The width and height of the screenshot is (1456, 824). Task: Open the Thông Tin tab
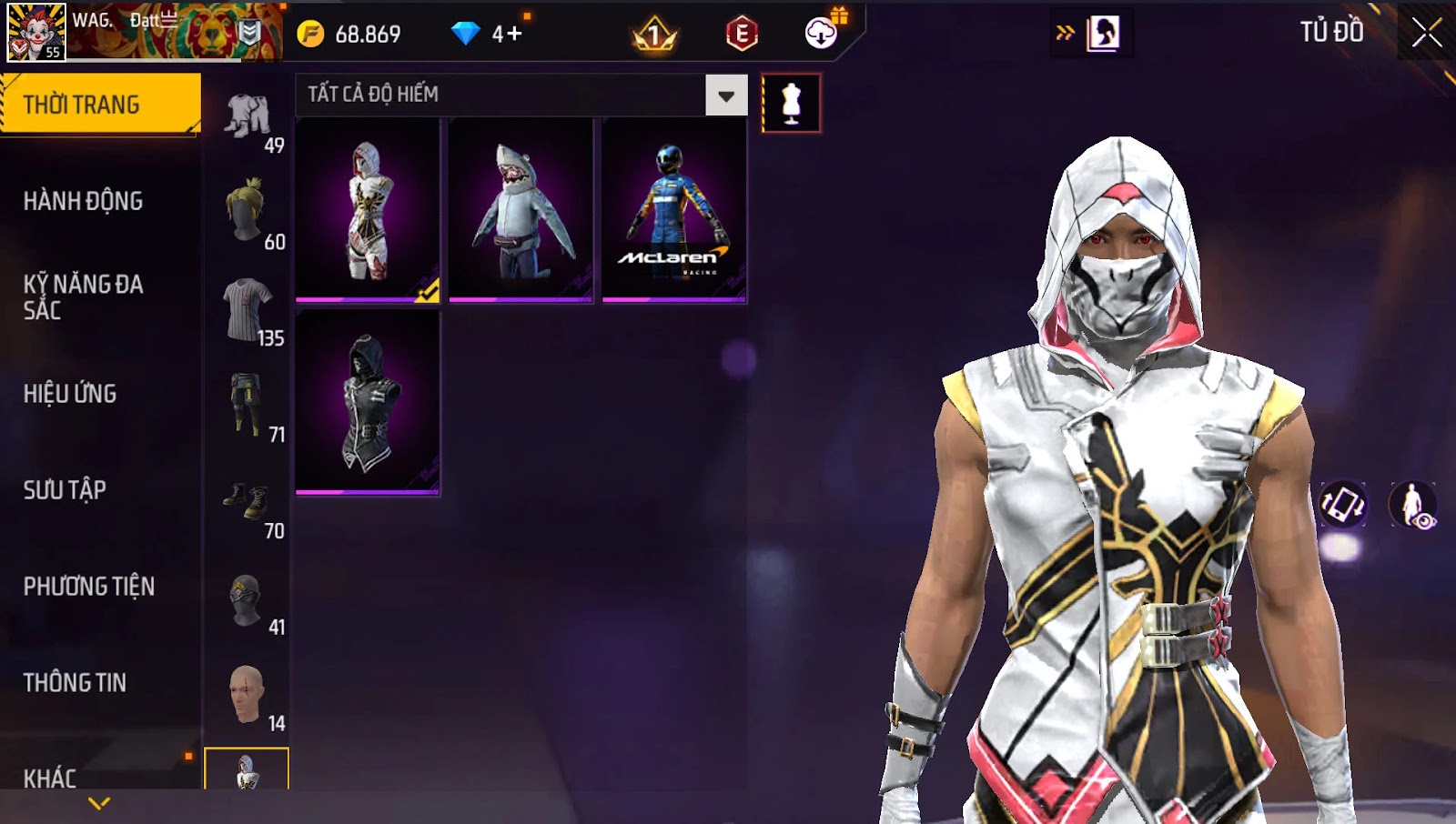pyautogui.click(x=75, y=683)
